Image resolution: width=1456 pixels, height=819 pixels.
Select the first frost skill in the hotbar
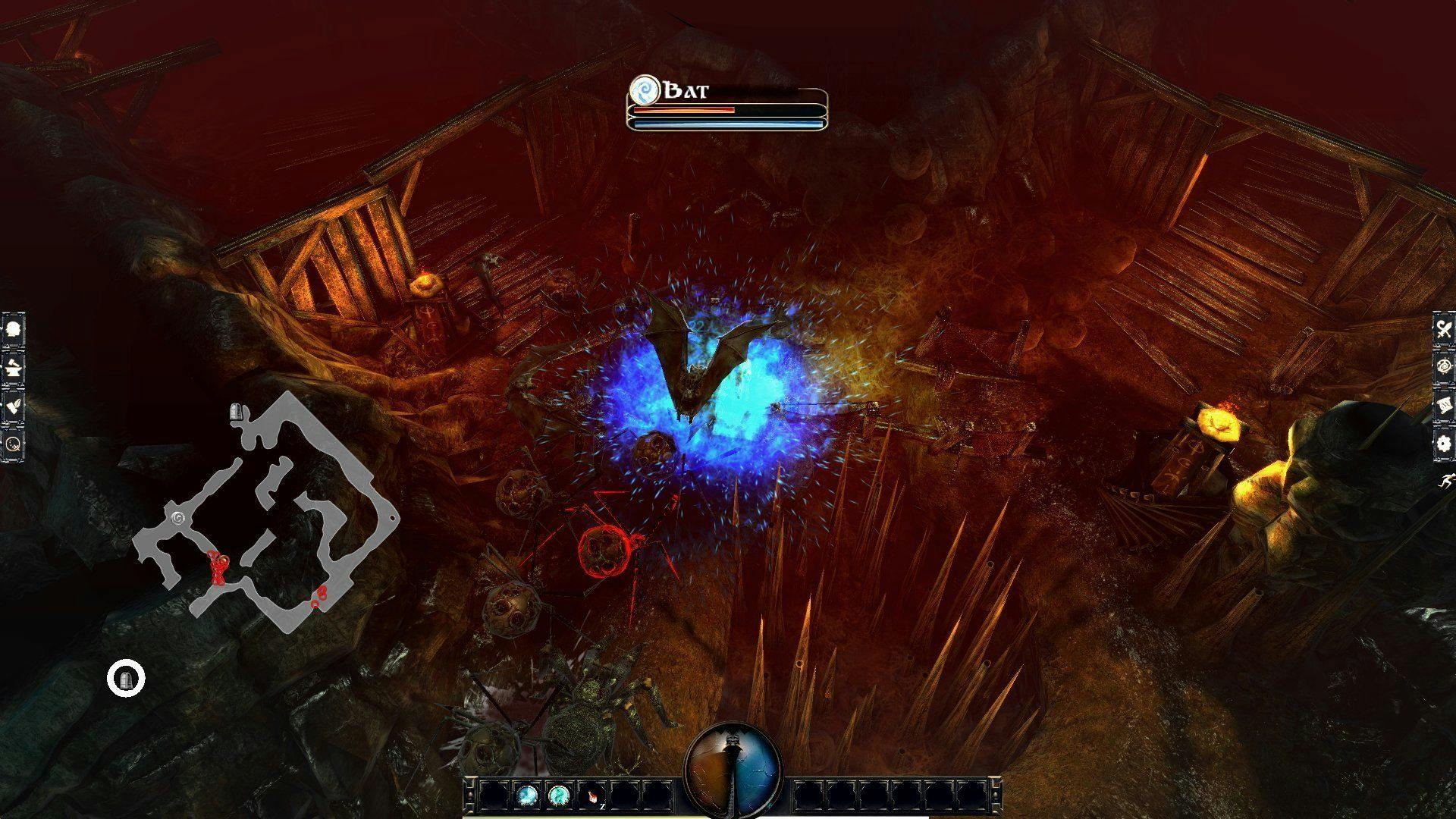click(x=526, y=795)
